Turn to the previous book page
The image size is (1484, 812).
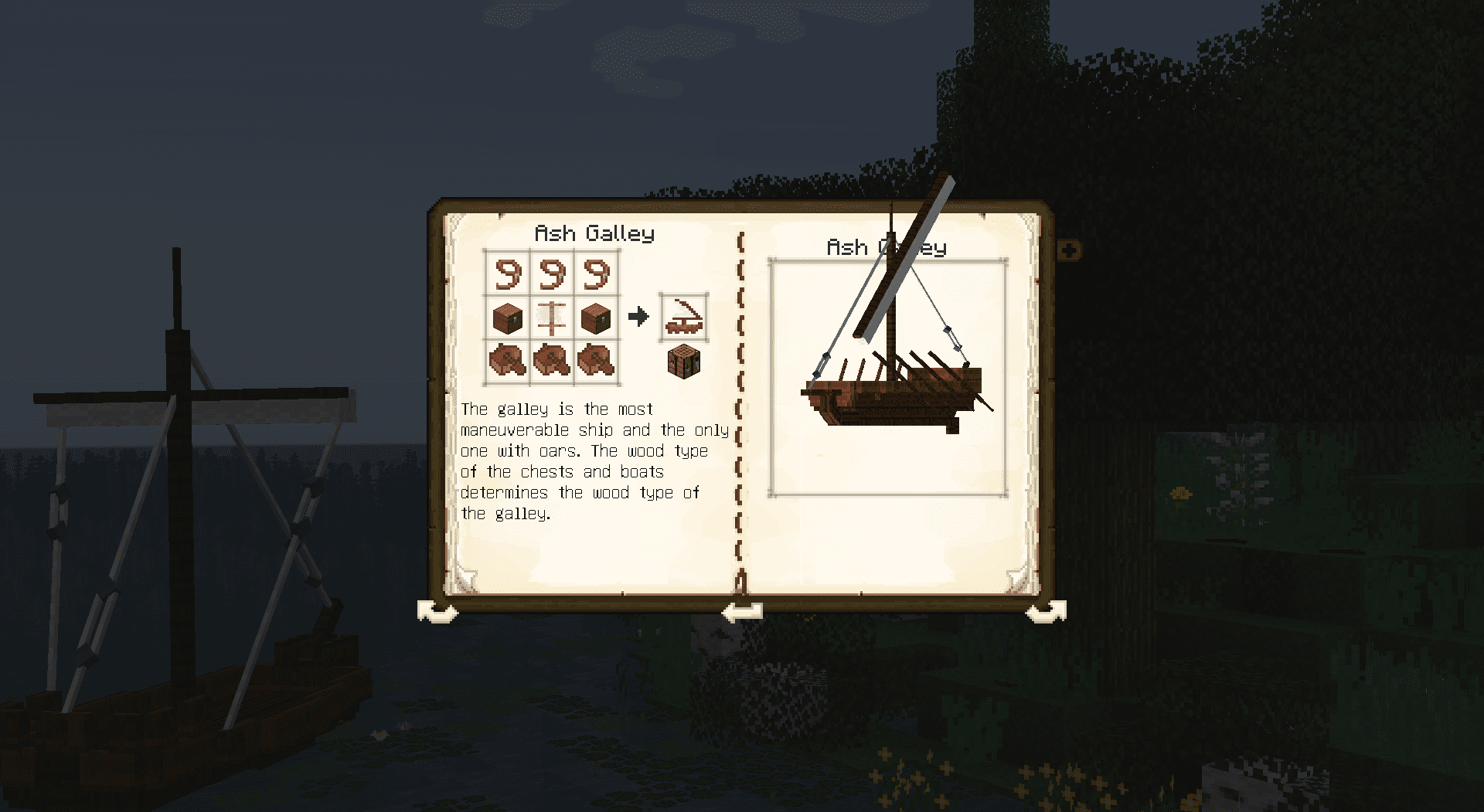click(437, 612)
